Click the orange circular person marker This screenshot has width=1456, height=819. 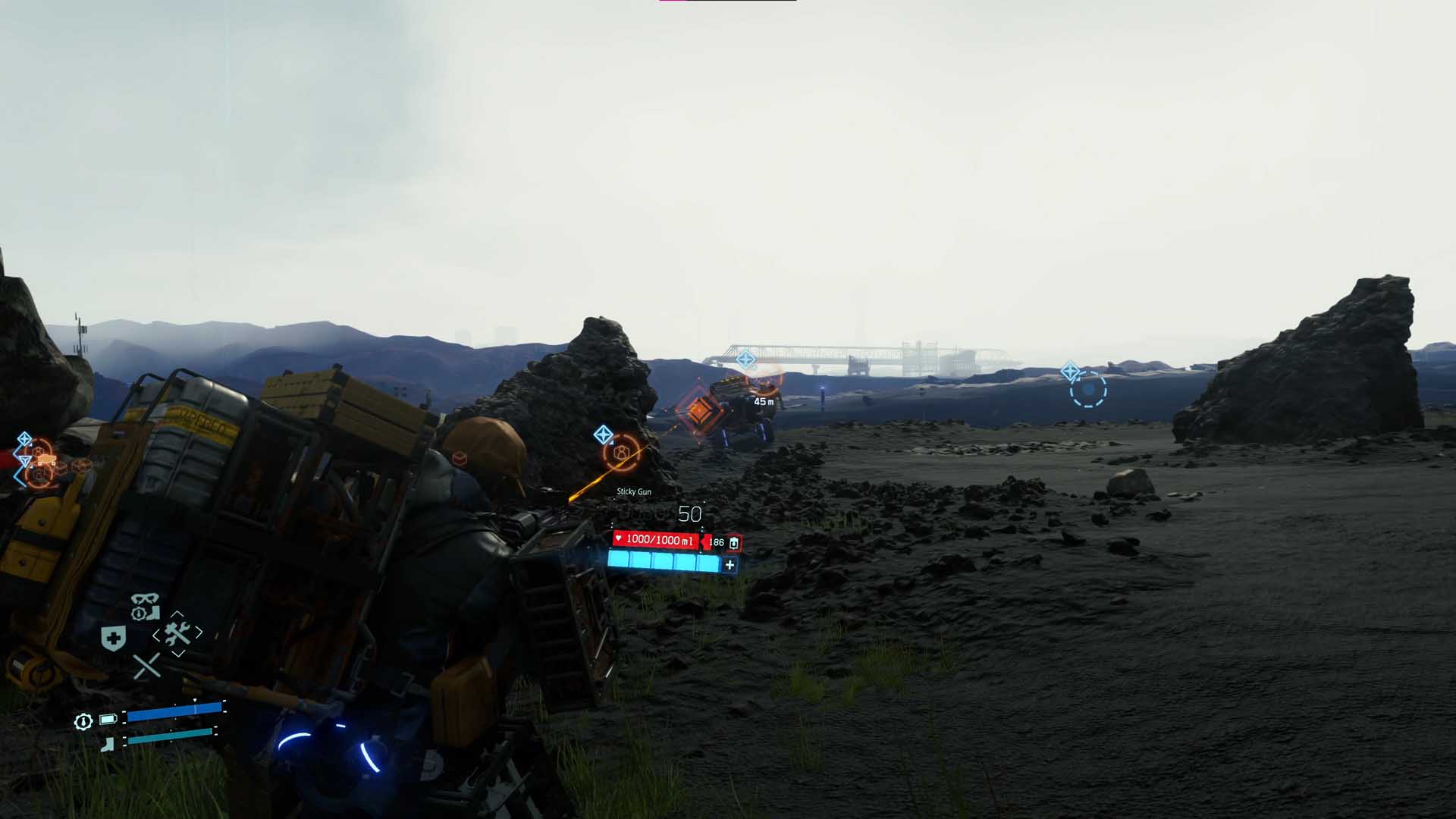click(622, 453)
